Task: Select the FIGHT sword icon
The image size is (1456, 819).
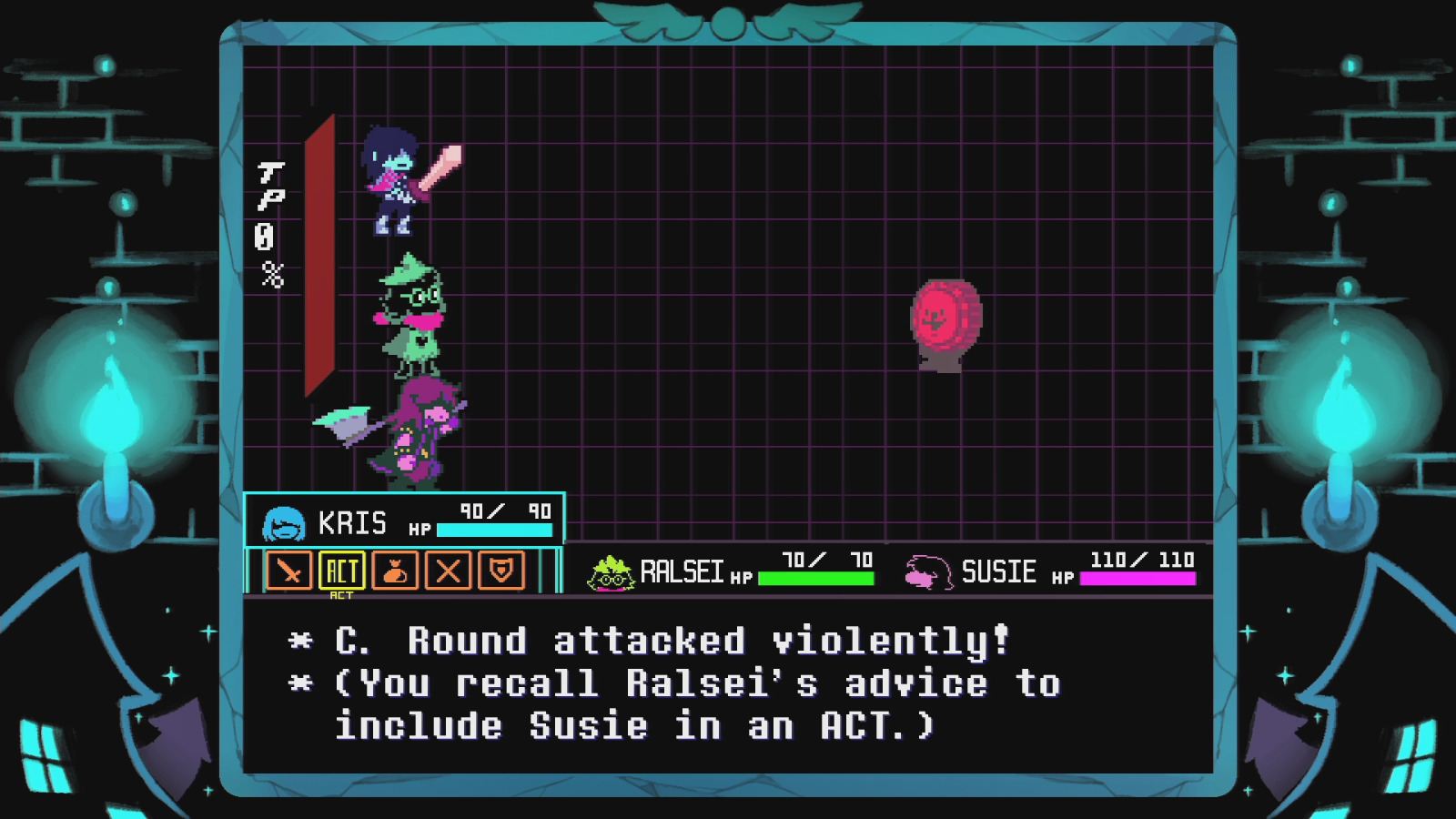Action: [x=288, y=572]
